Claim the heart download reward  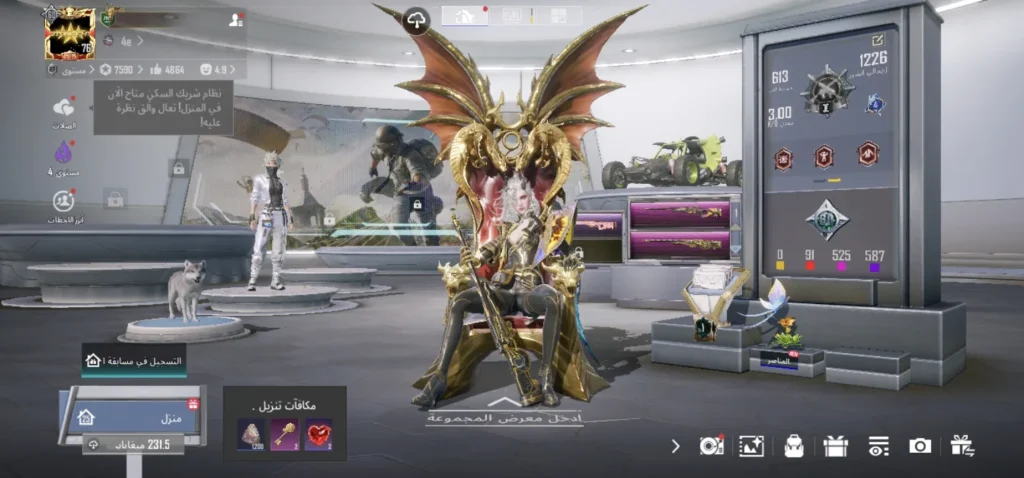coord(318,433)
